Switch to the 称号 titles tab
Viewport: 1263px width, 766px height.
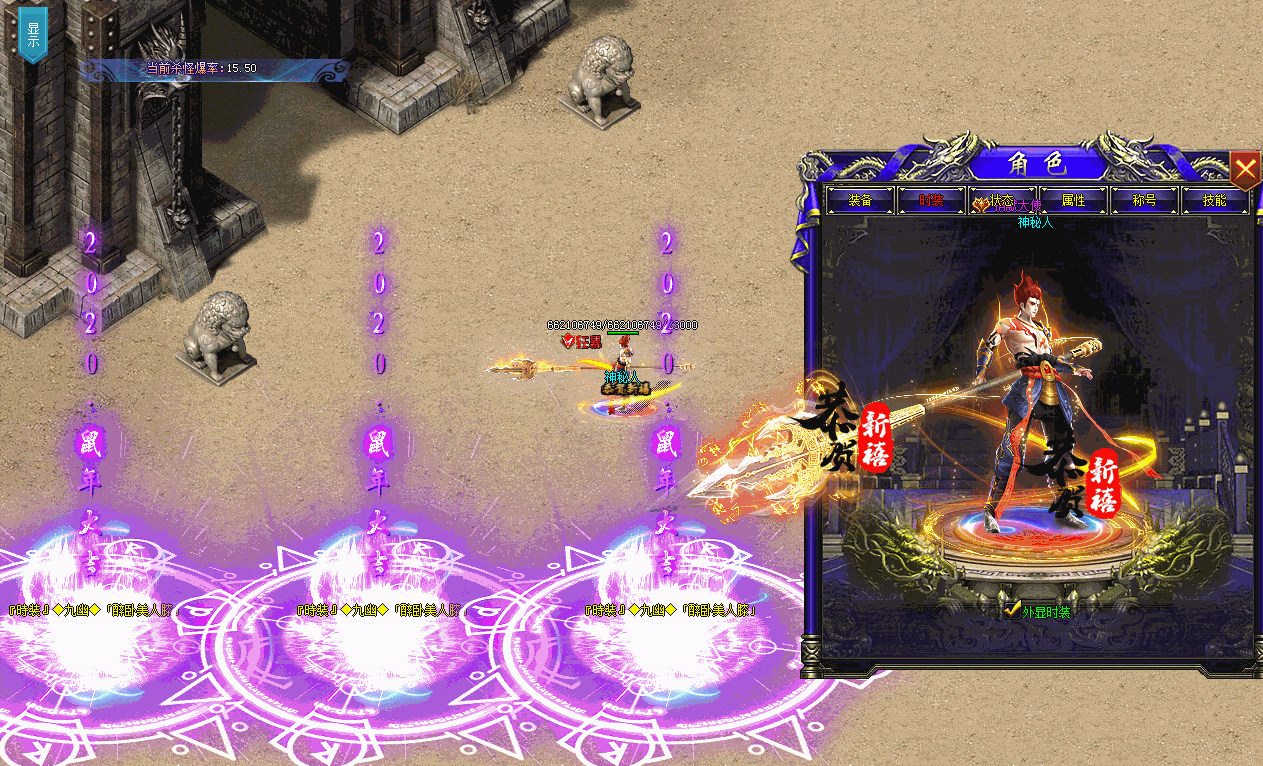(1144, 200)
